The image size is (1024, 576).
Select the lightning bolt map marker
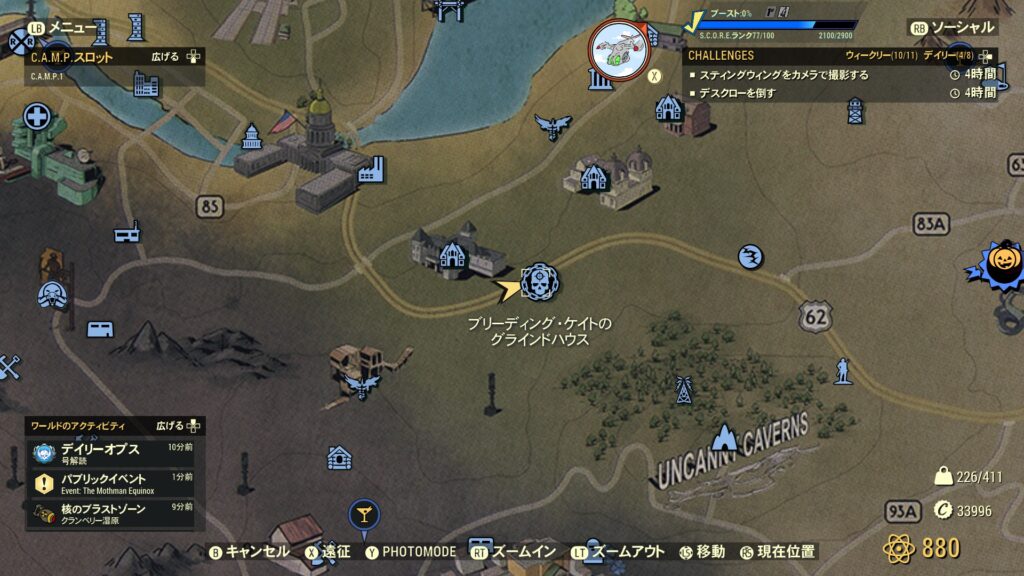pyautogui.click(x=751, y=257)
